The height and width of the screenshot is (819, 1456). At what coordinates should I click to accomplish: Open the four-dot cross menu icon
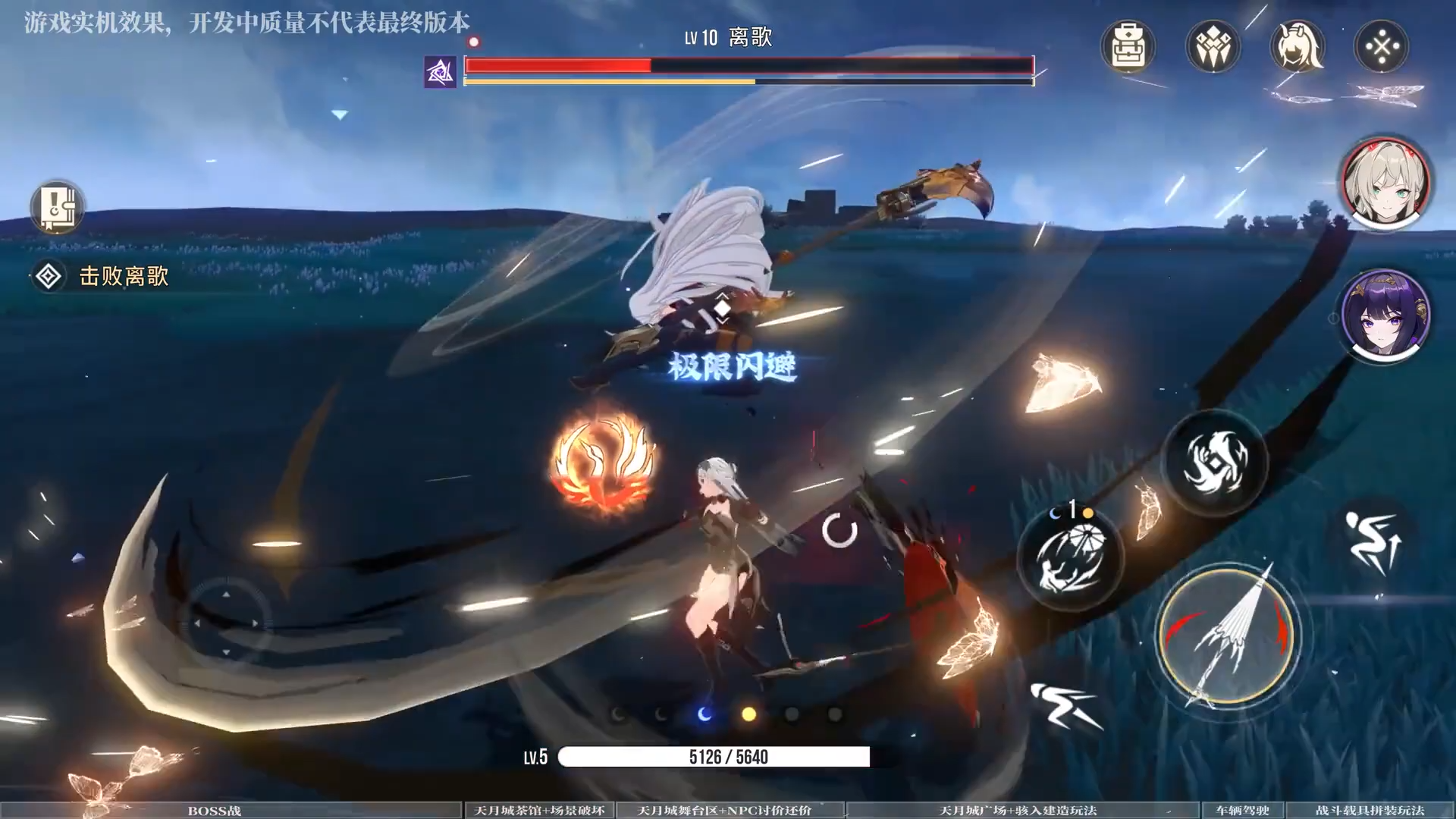point(1382,47)
